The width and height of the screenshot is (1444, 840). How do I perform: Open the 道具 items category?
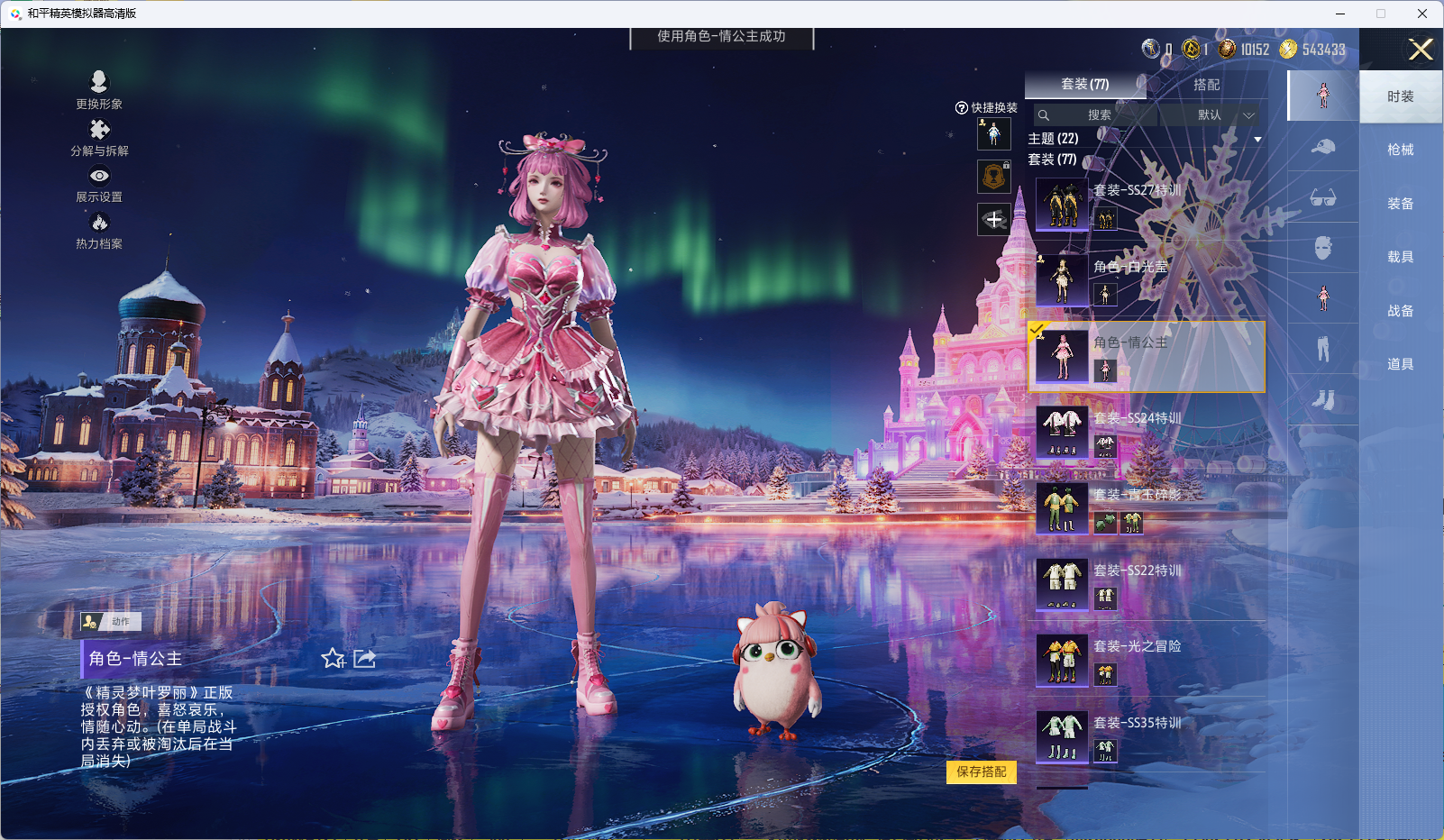point(1400,364)
